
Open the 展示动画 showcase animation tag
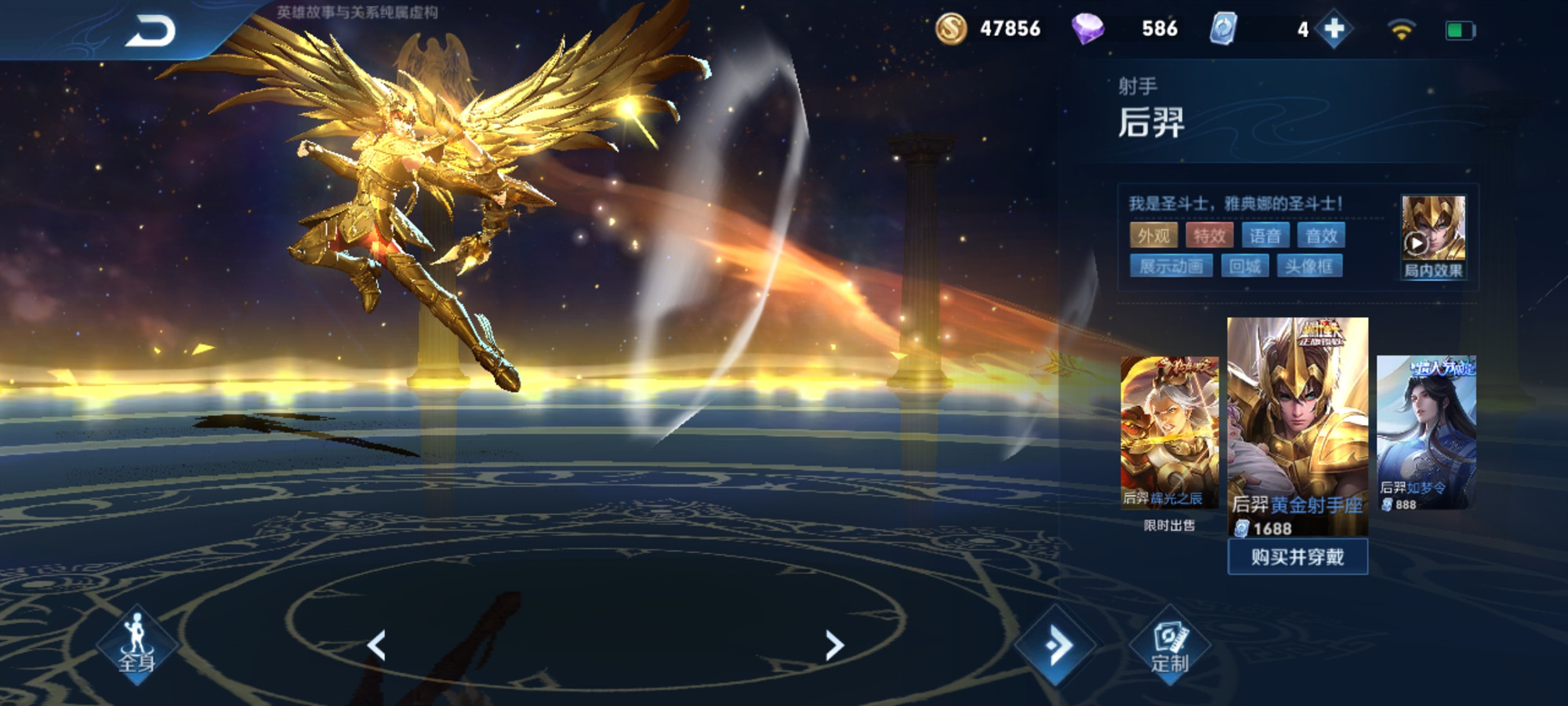pos(1171,267)
